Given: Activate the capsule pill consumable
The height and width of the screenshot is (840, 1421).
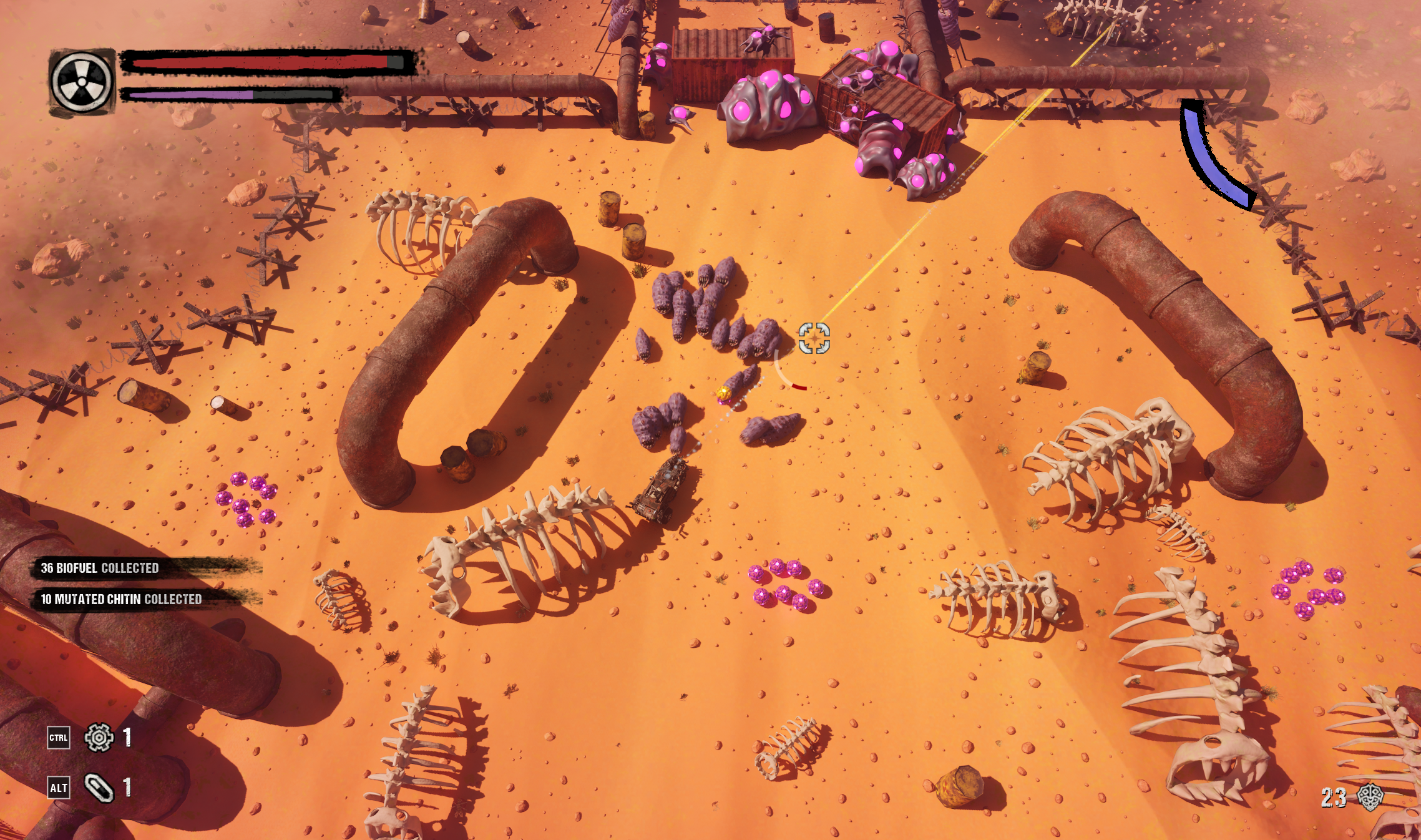Looking at the screenshot, I should pyautogui.click(x=99, y=788).
